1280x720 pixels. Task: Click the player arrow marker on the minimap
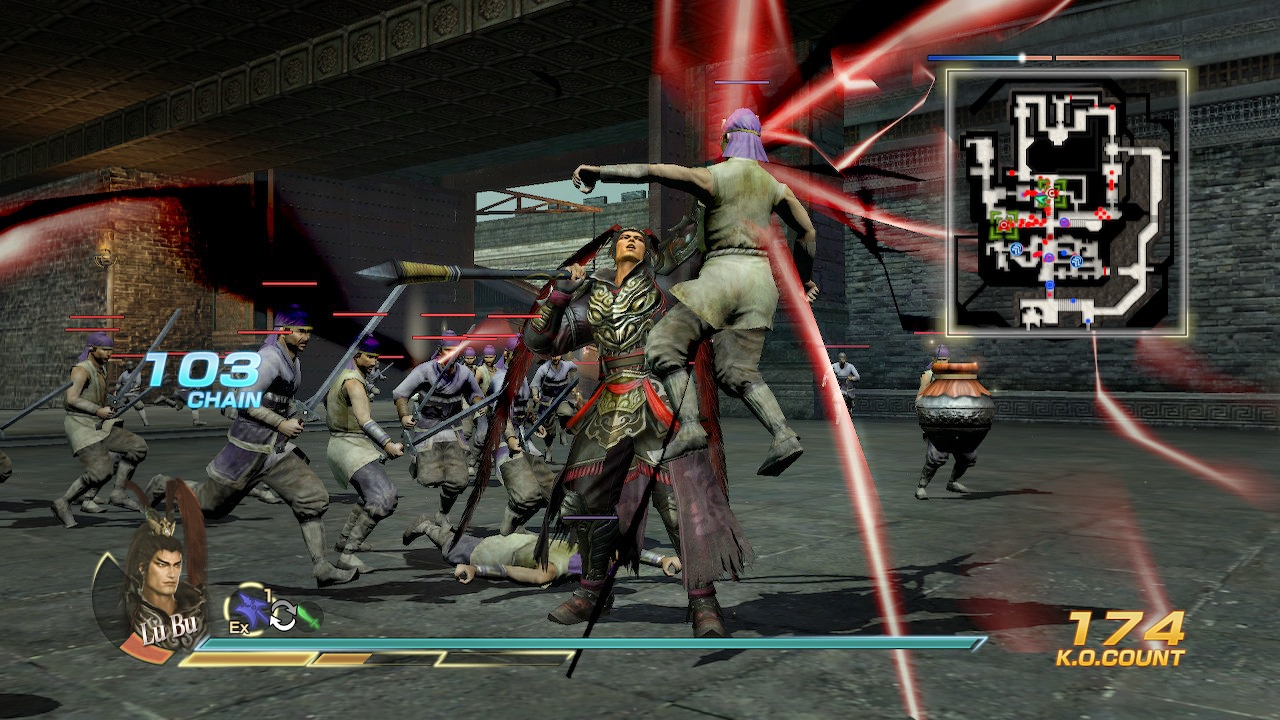coord(1040,198)
